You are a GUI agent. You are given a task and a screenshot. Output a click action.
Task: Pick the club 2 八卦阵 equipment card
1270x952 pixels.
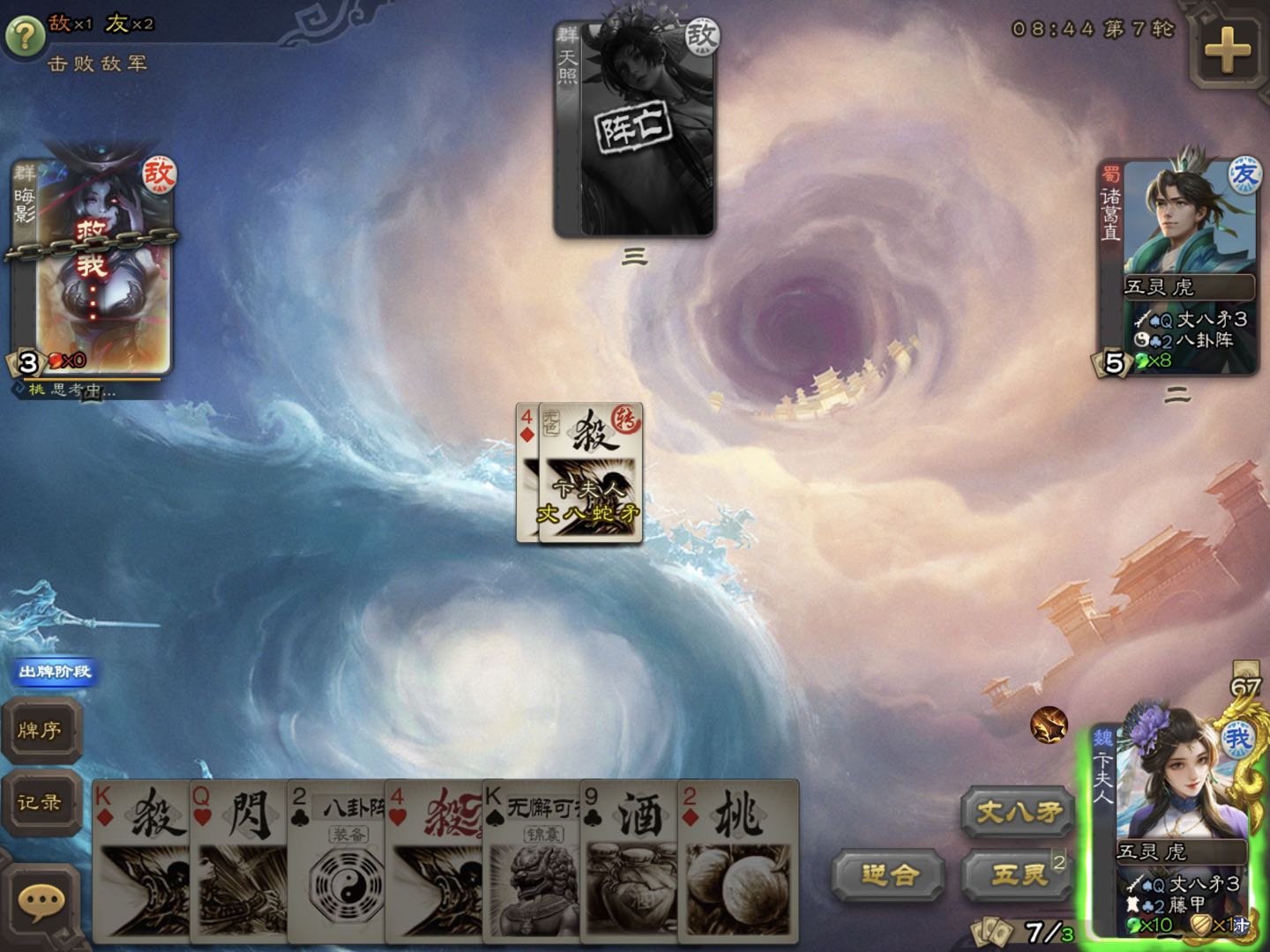pyautogui.click(x=336, y=859)
